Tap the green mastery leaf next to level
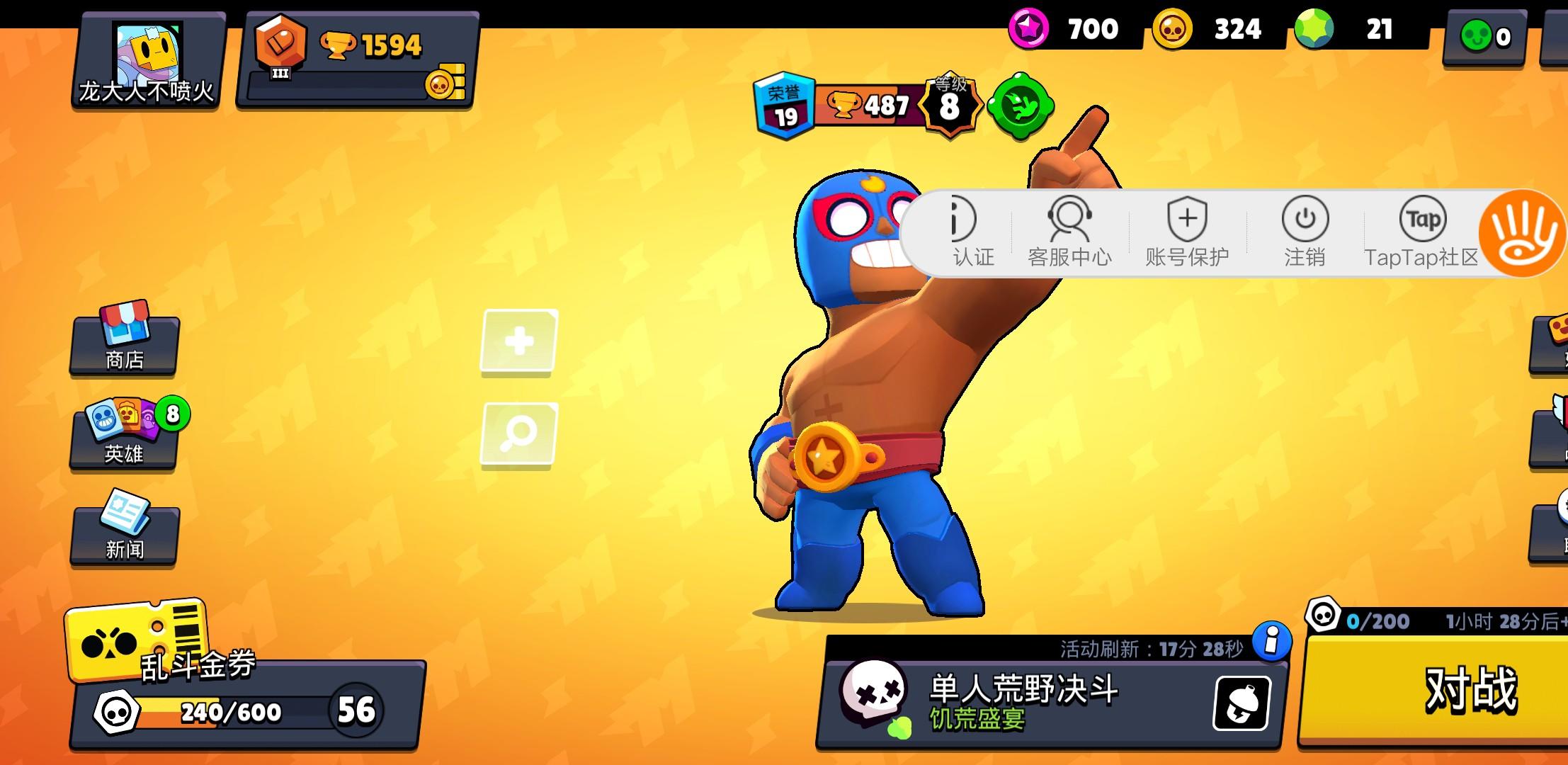The height and width of the screenshot is (765, 1568). [x=1020, y=106]
